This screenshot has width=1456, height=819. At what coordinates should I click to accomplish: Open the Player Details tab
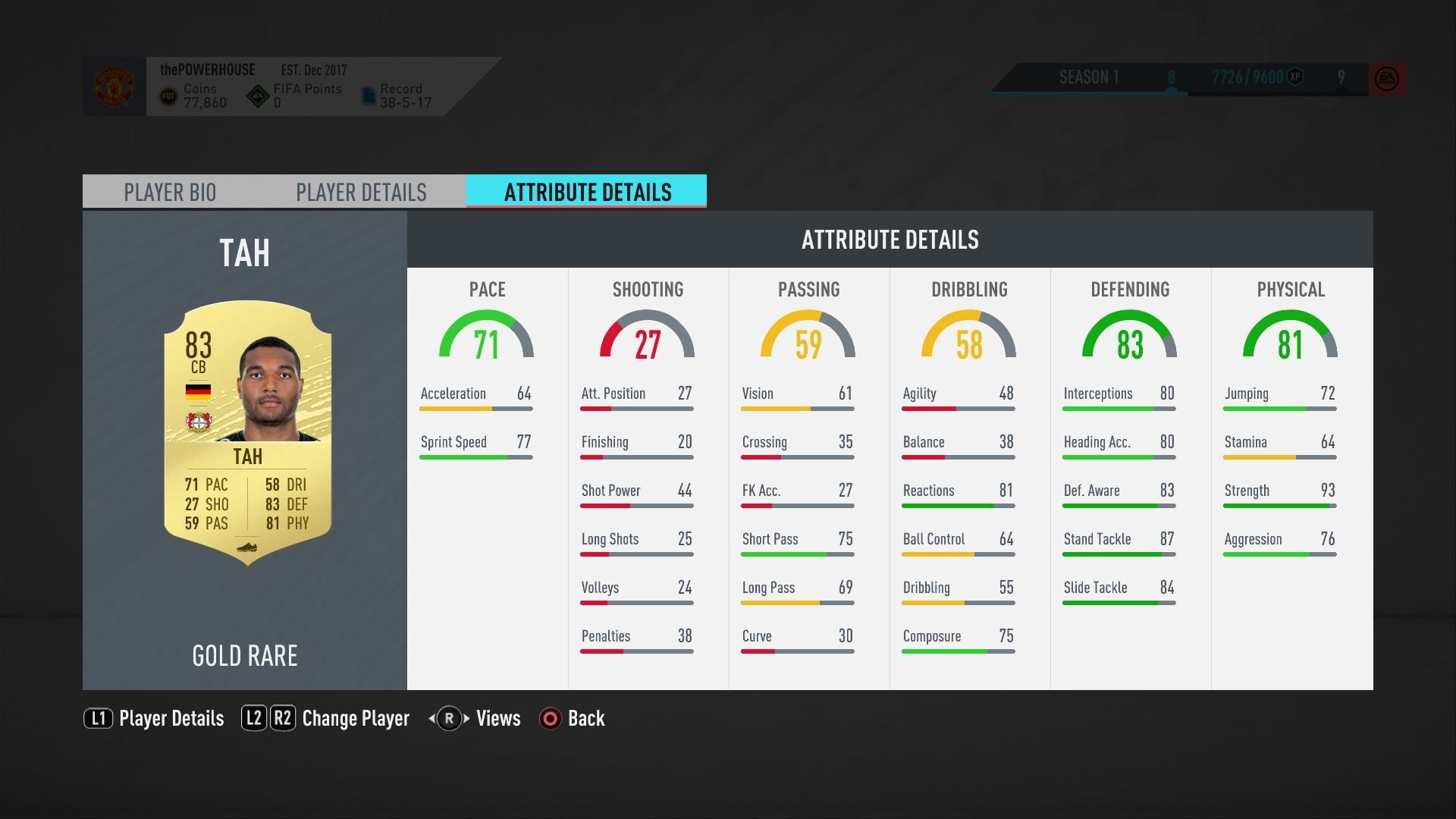tap(362, 192)
